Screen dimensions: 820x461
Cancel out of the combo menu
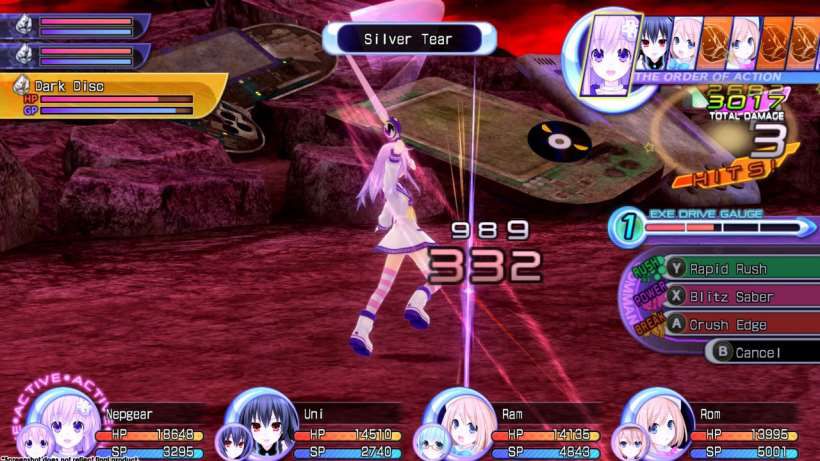click(760, 352)
